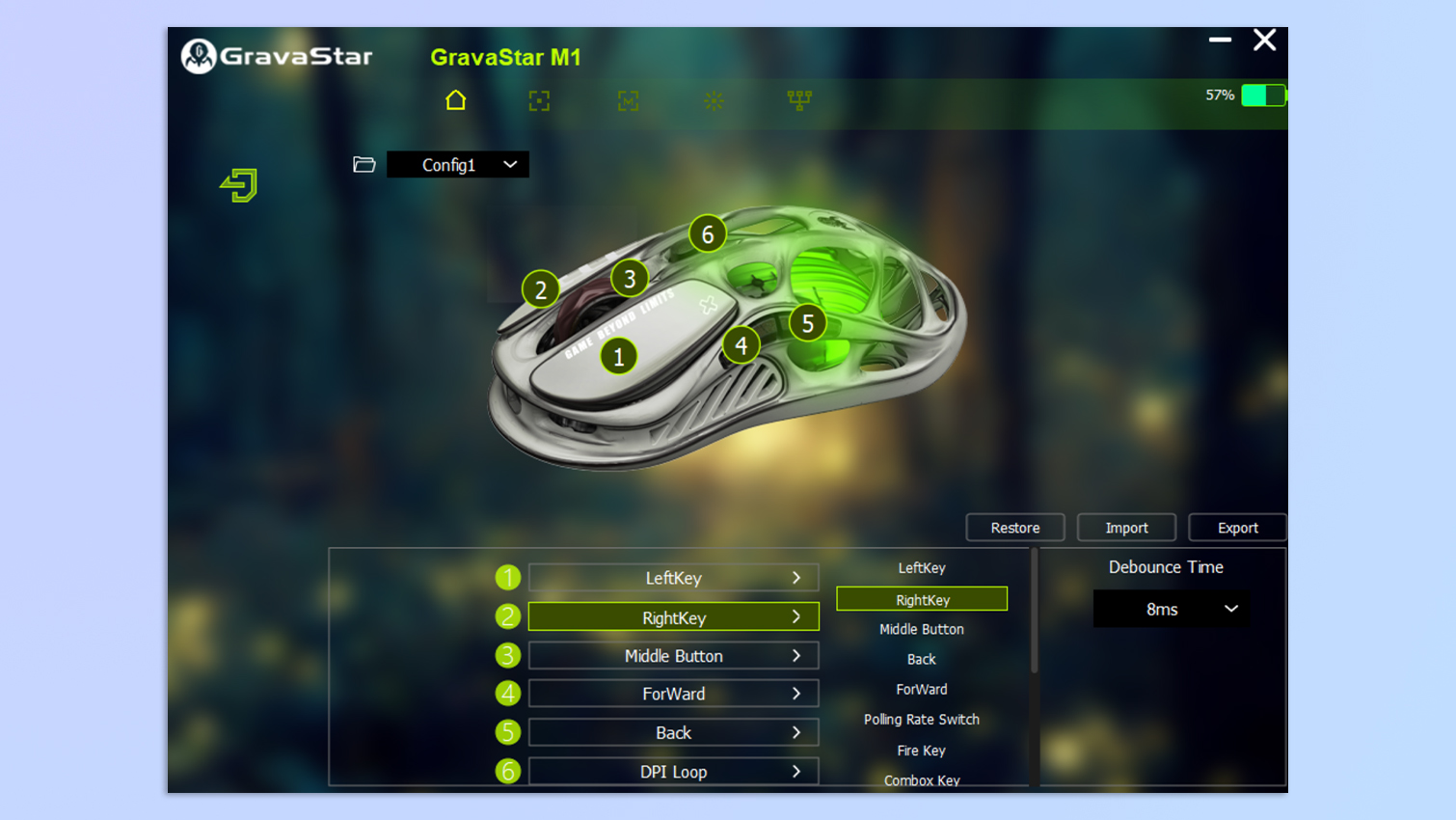Select RightKey in the function list

[x=921, y=598]
